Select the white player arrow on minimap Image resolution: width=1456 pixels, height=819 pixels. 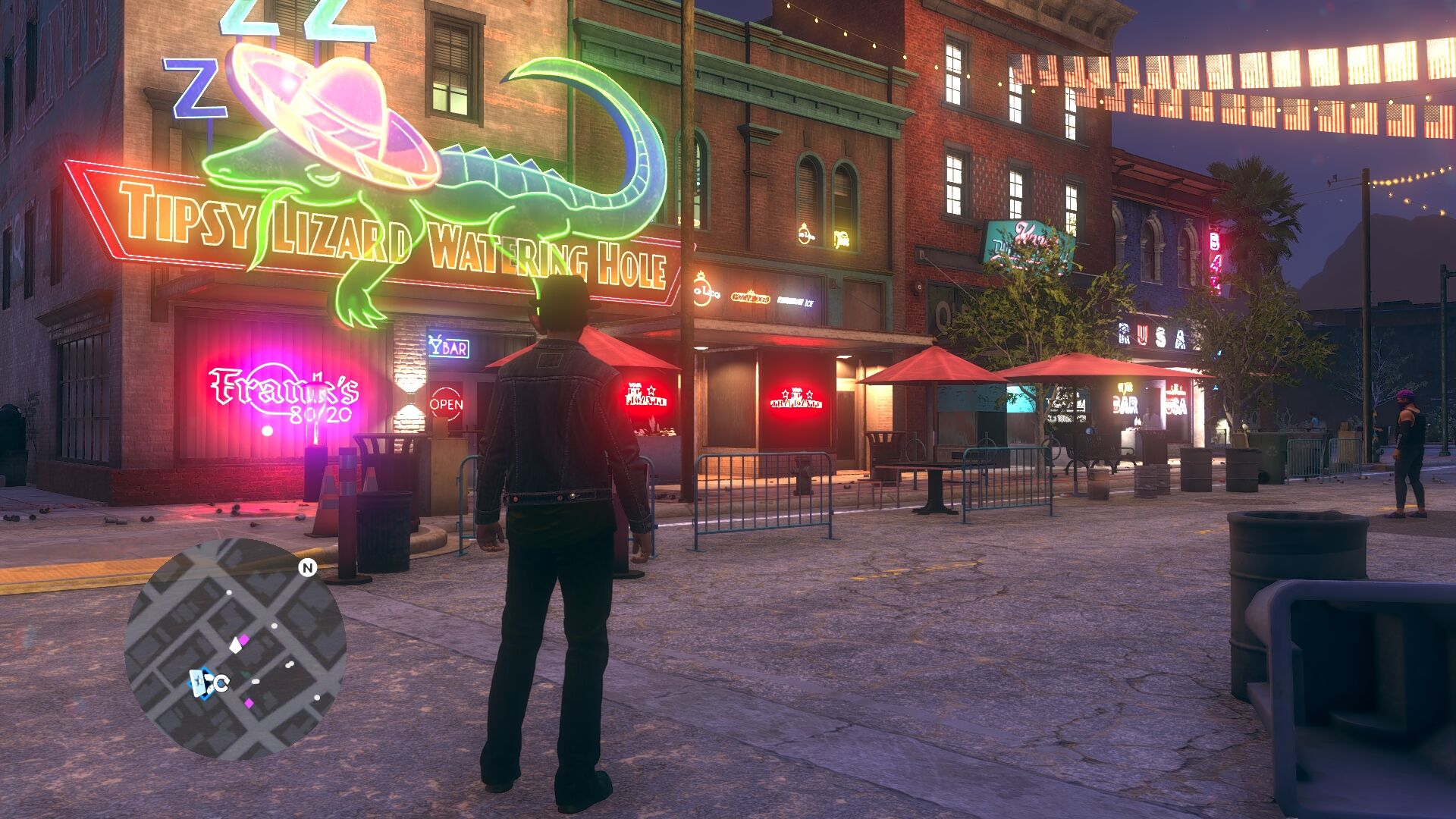click(236, 645)
